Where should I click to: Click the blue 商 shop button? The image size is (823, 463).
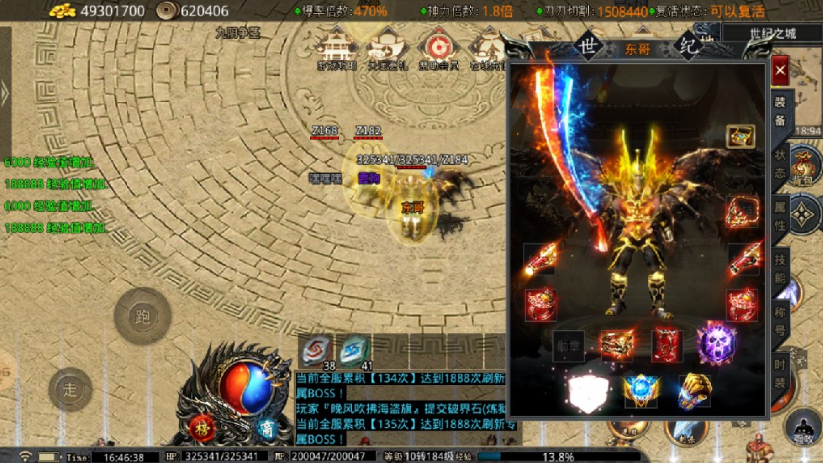267,428
